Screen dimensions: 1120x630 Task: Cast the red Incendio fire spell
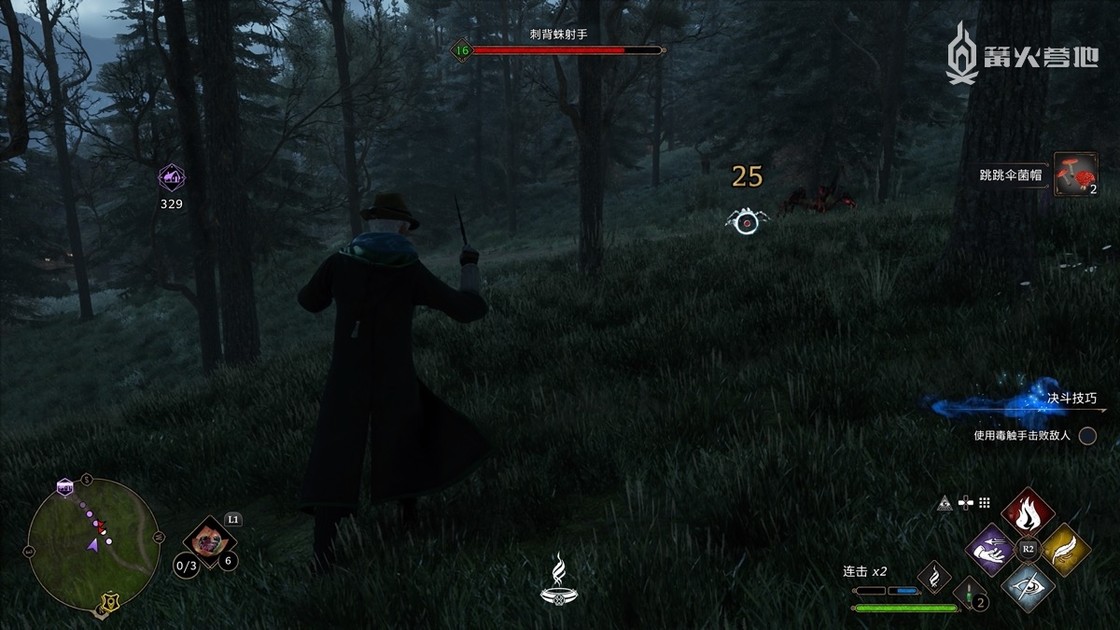tap(1025, 512)
